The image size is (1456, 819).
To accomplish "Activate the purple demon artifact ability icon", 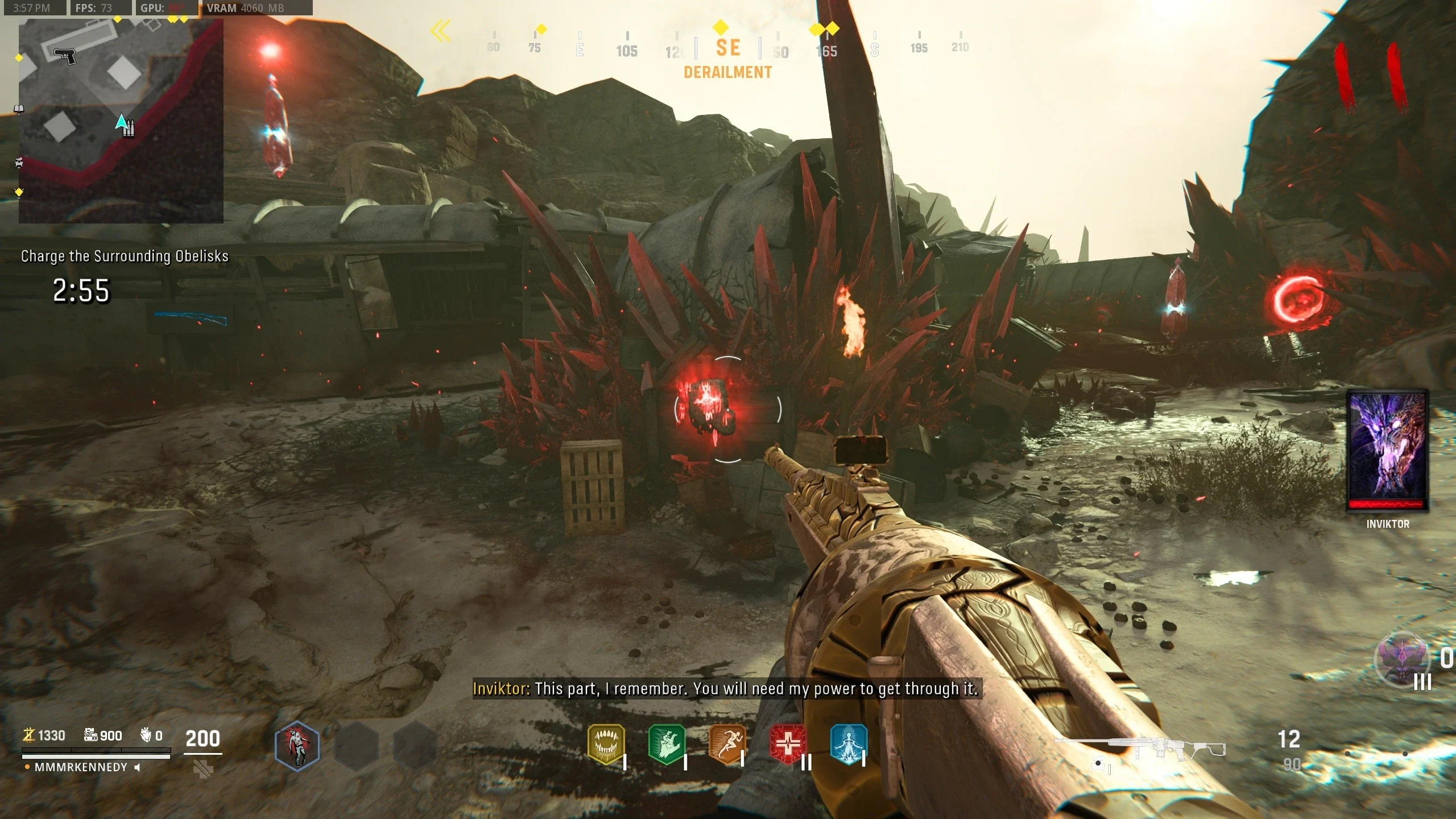I will 1402,660.
